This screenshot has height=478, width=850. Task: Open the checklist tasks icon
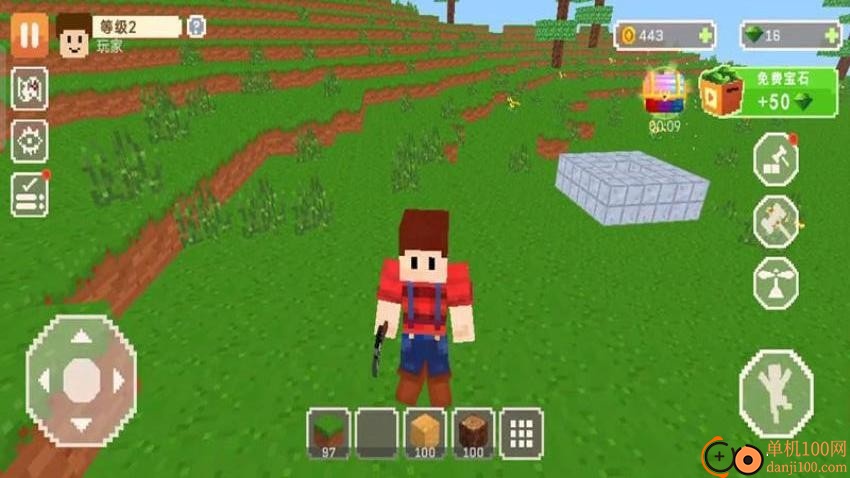30,194
